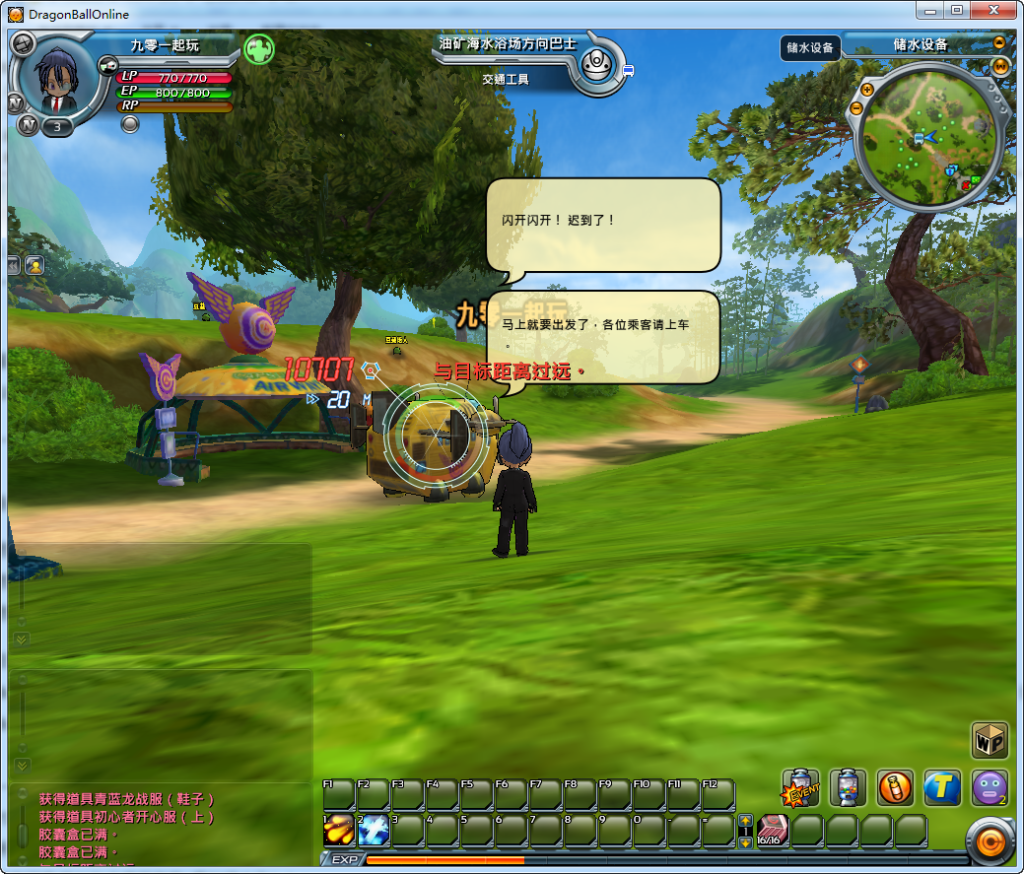Open the blue T speech bubble icon
1024x874 pixels.
942,788
